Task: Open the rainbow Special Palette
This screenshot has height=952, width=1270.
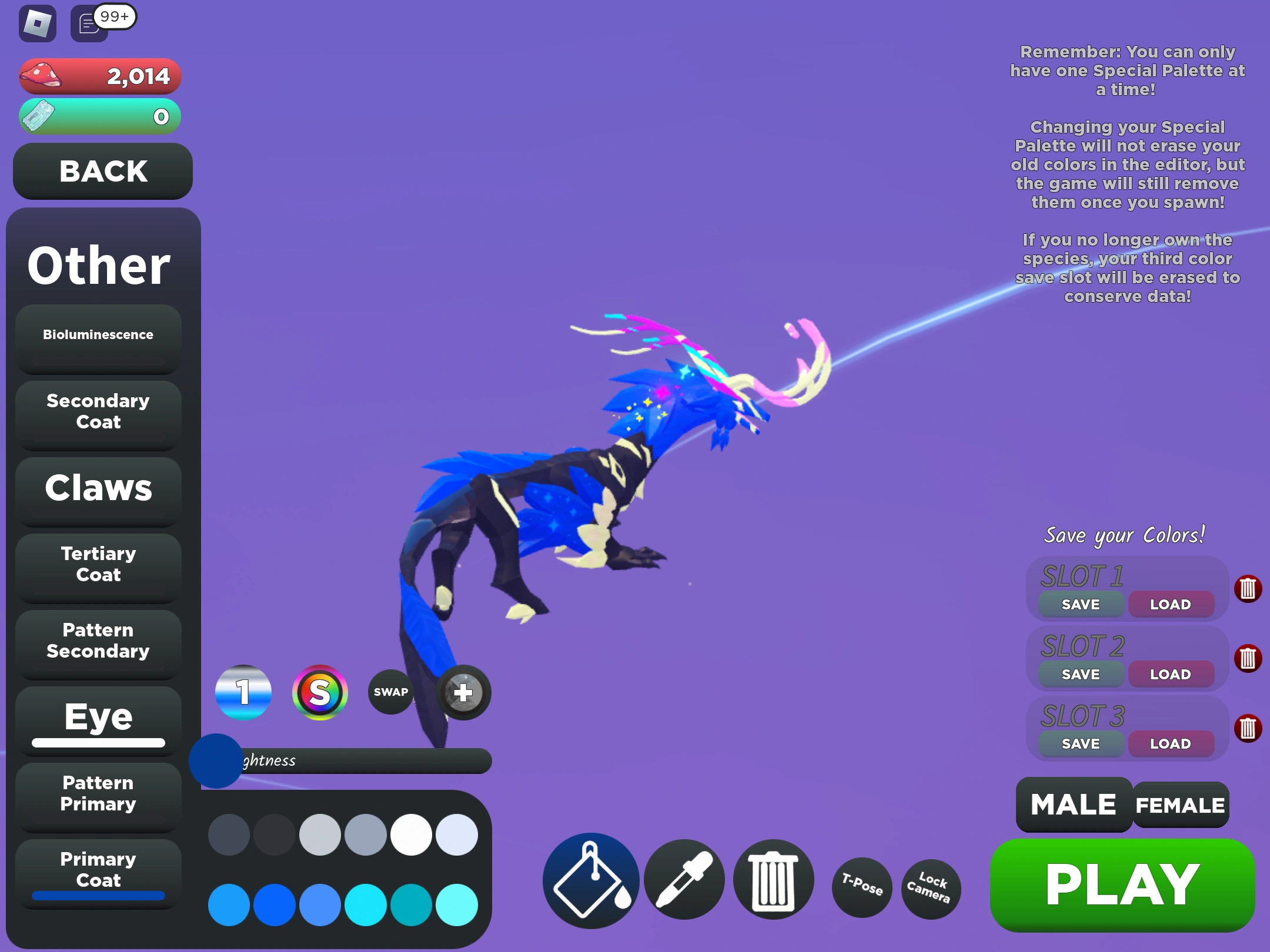Action: click(320, 693)
